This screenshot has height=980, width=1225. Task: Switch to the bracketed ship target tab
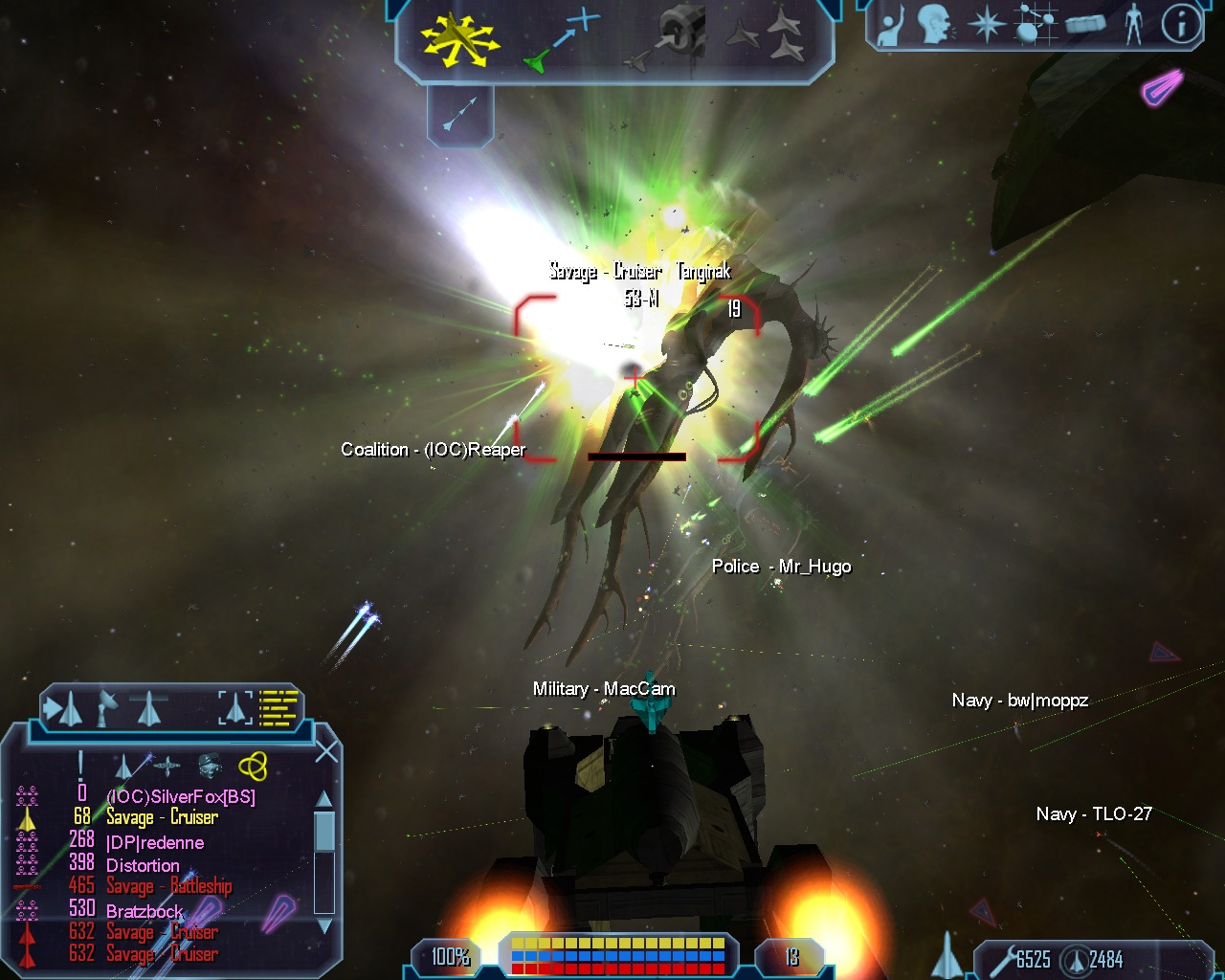pos(234,709)
